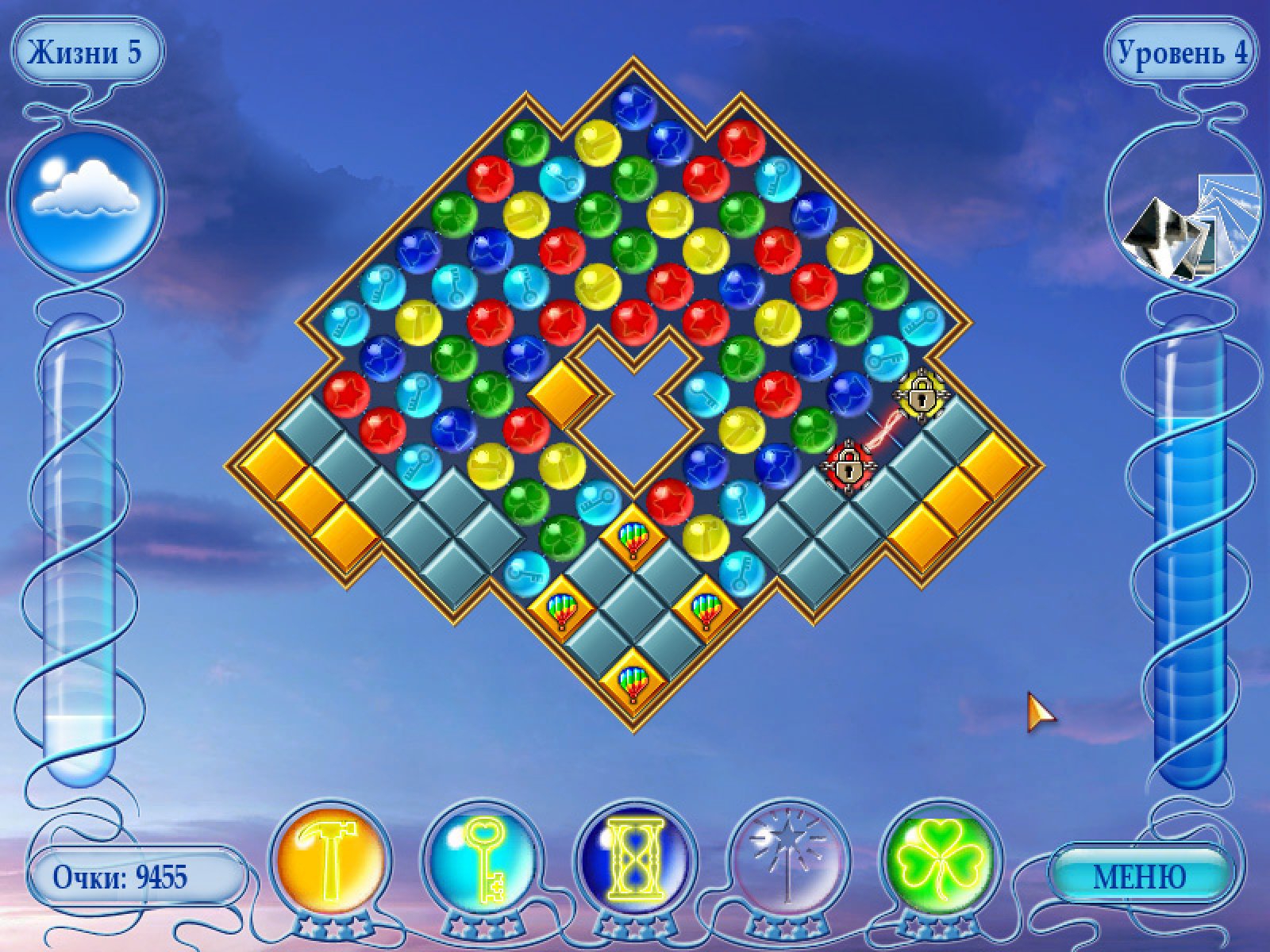Select the magic wand power-up orb
Image resolution: width=1270 pixels, height=952 pixels.
pos(787,871)
